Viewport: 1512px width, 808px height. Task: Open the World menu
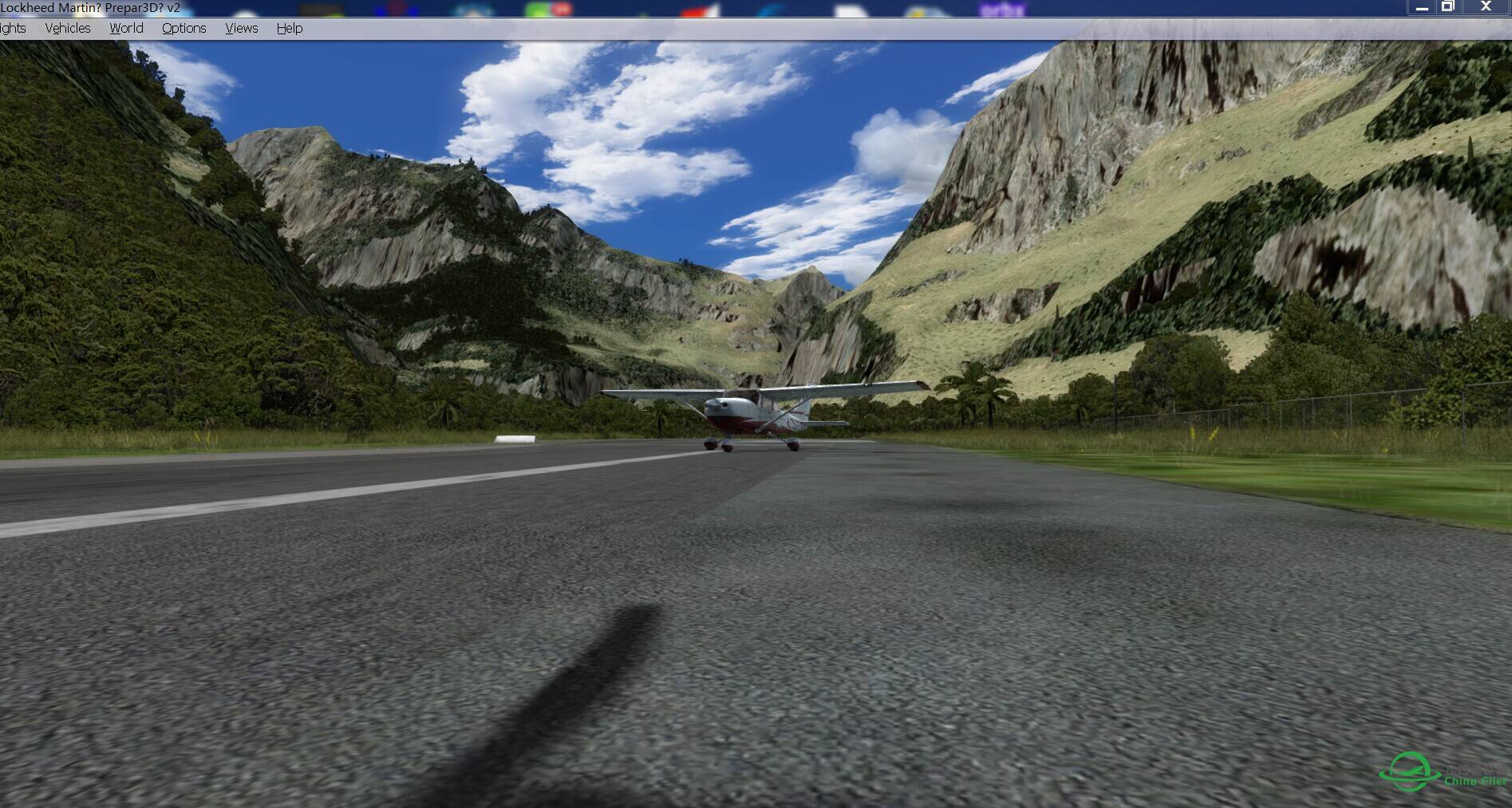pos(126,28)
